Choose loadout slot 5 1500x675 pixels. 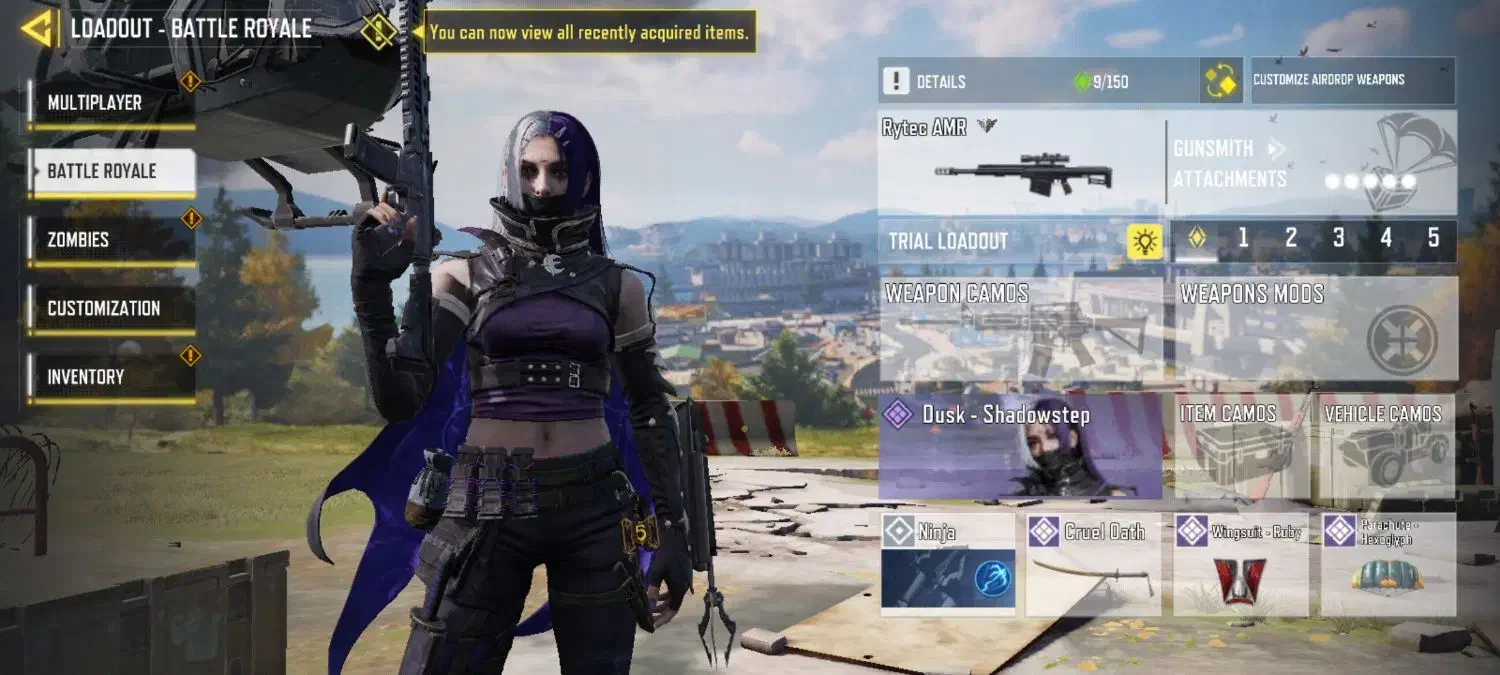click(x=1433, y=239)
